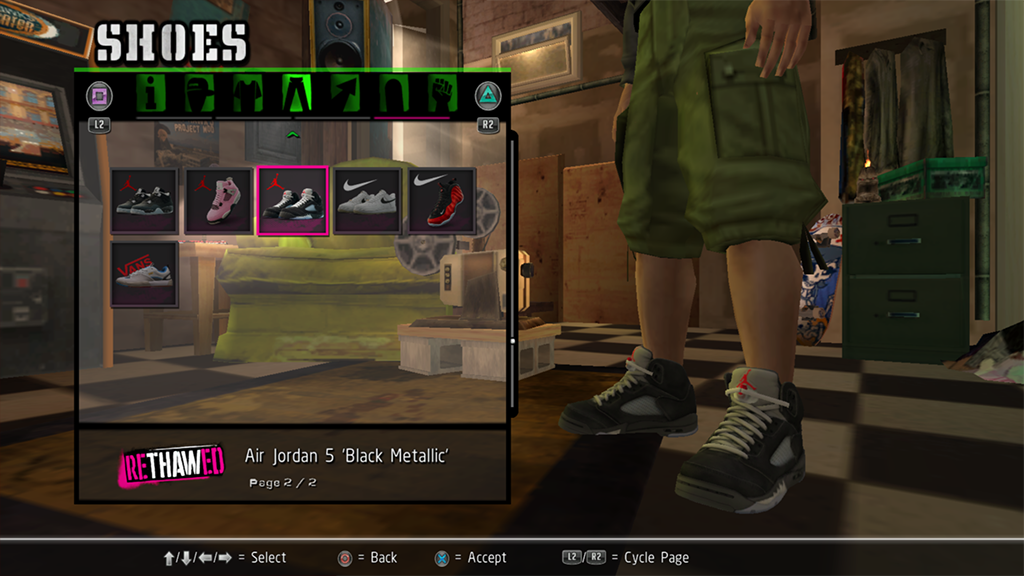Screen dimensions: 1024x576
Task: Select the black Air Jordan pair tile
Action: [145, 201]
